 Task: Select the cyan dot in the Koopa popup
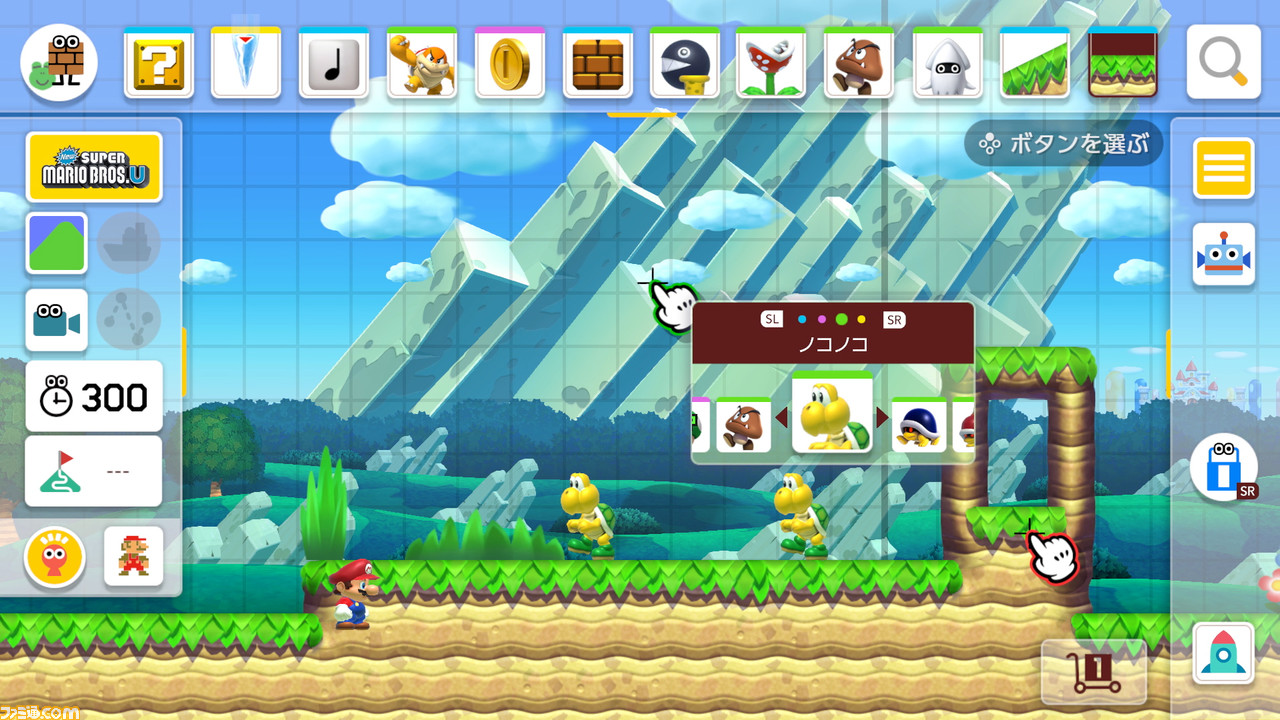[x=801, y=319]
